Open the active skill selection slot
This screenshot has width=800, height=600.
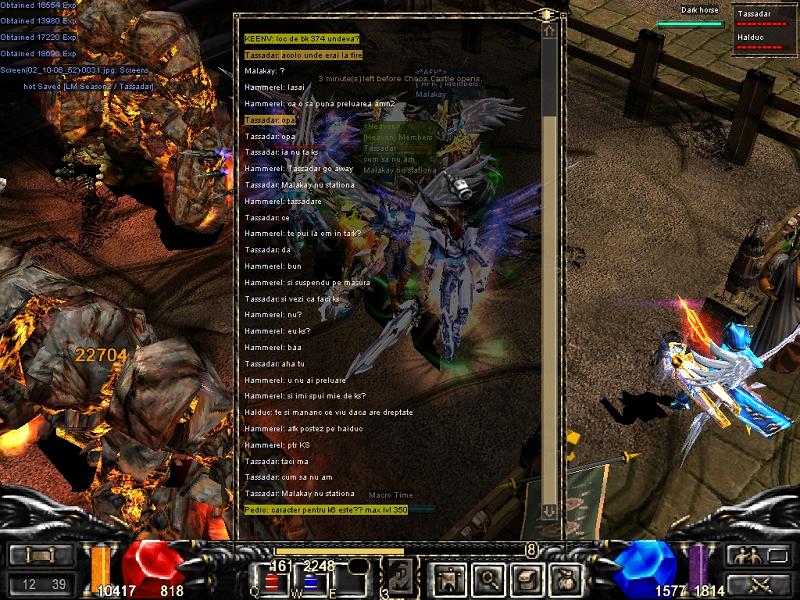coord(401,577)
